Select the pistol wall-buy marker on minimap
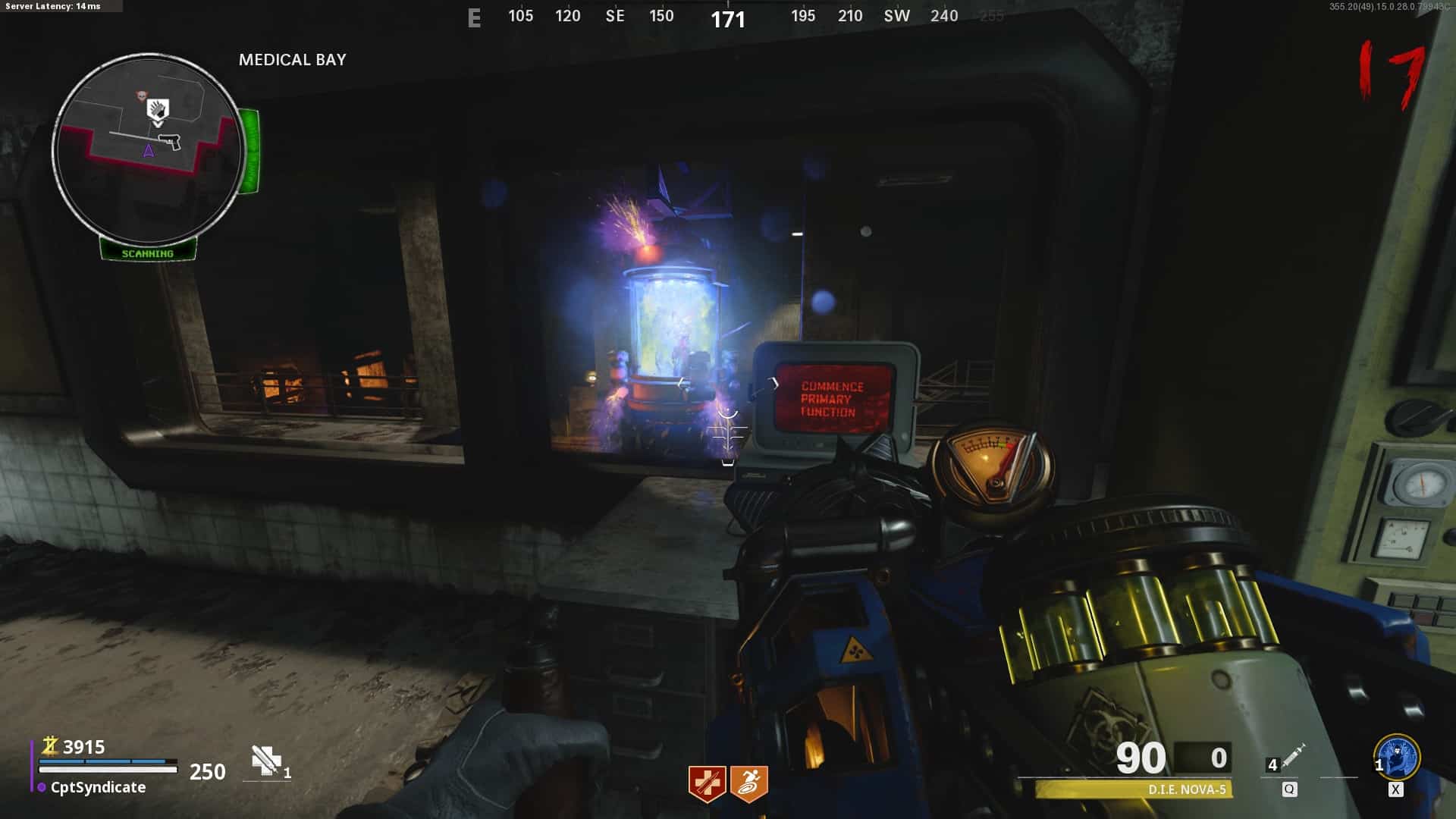Viewport: 1456px width, 819px height. tap(168, 141)
